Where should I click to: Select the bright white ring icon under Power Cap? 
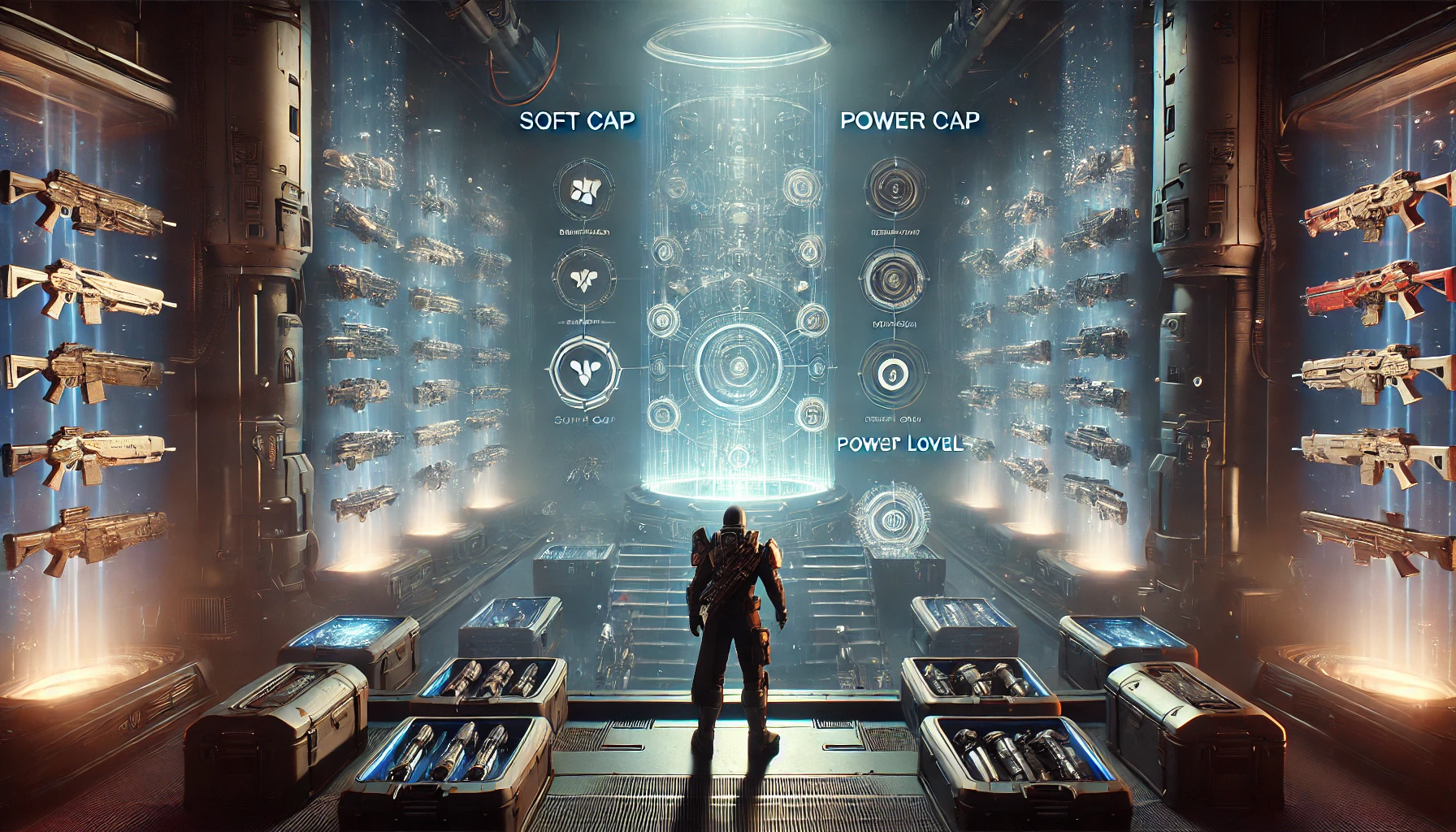(891, 374)
